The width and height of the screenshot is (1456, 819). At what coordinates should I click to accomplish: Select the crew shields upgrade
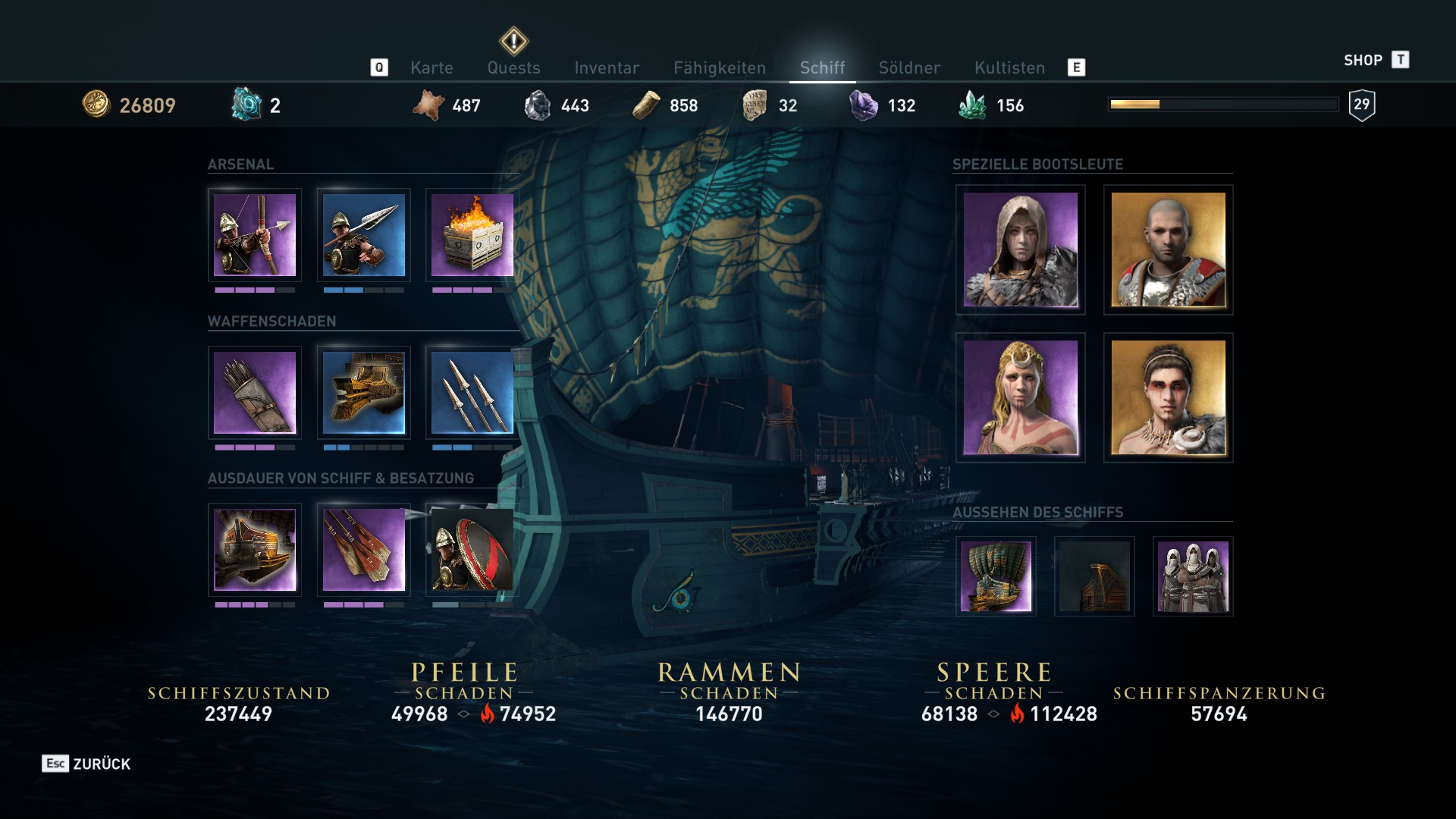click(470, 551)
